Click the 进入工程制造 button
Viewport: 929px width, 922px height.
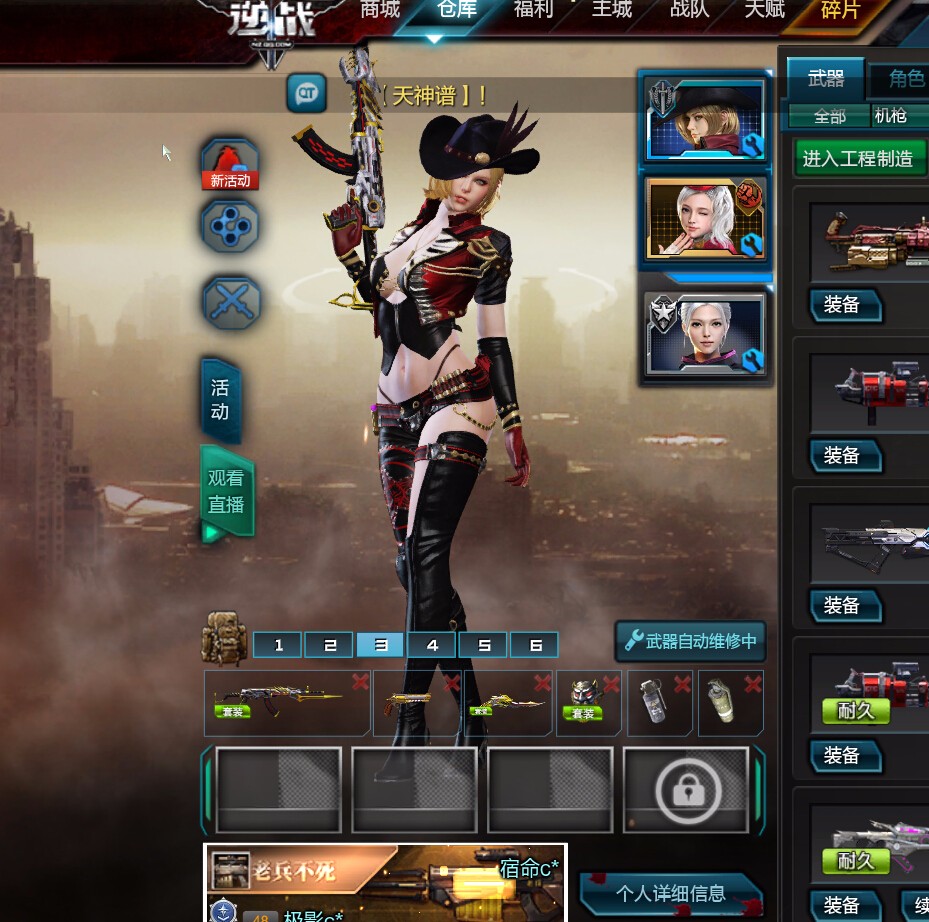[x=859, y=158]
